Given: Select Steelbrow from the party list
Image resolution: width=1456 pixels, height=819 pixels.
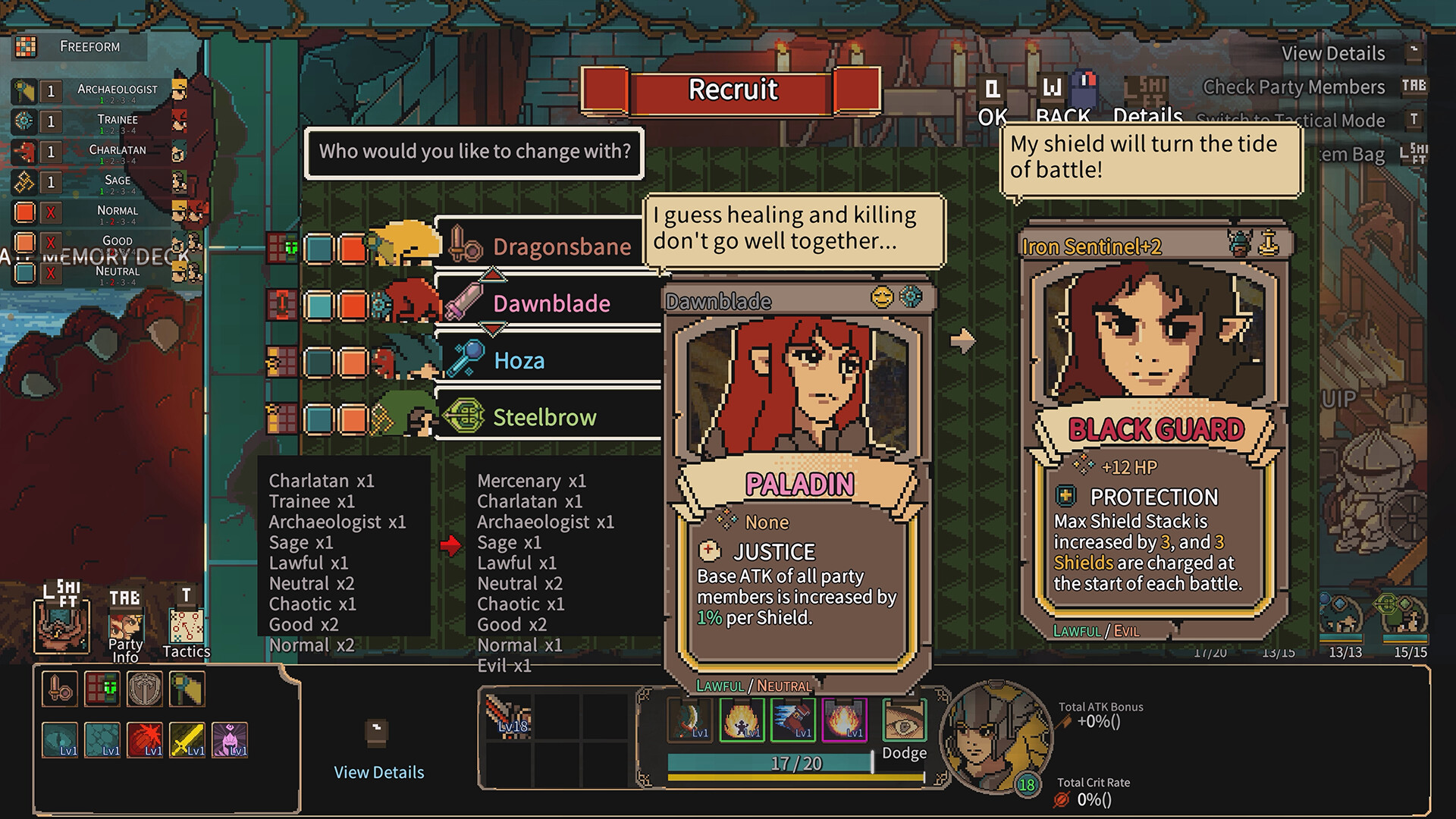Looking at the screenshot, I should coord(546,417).
